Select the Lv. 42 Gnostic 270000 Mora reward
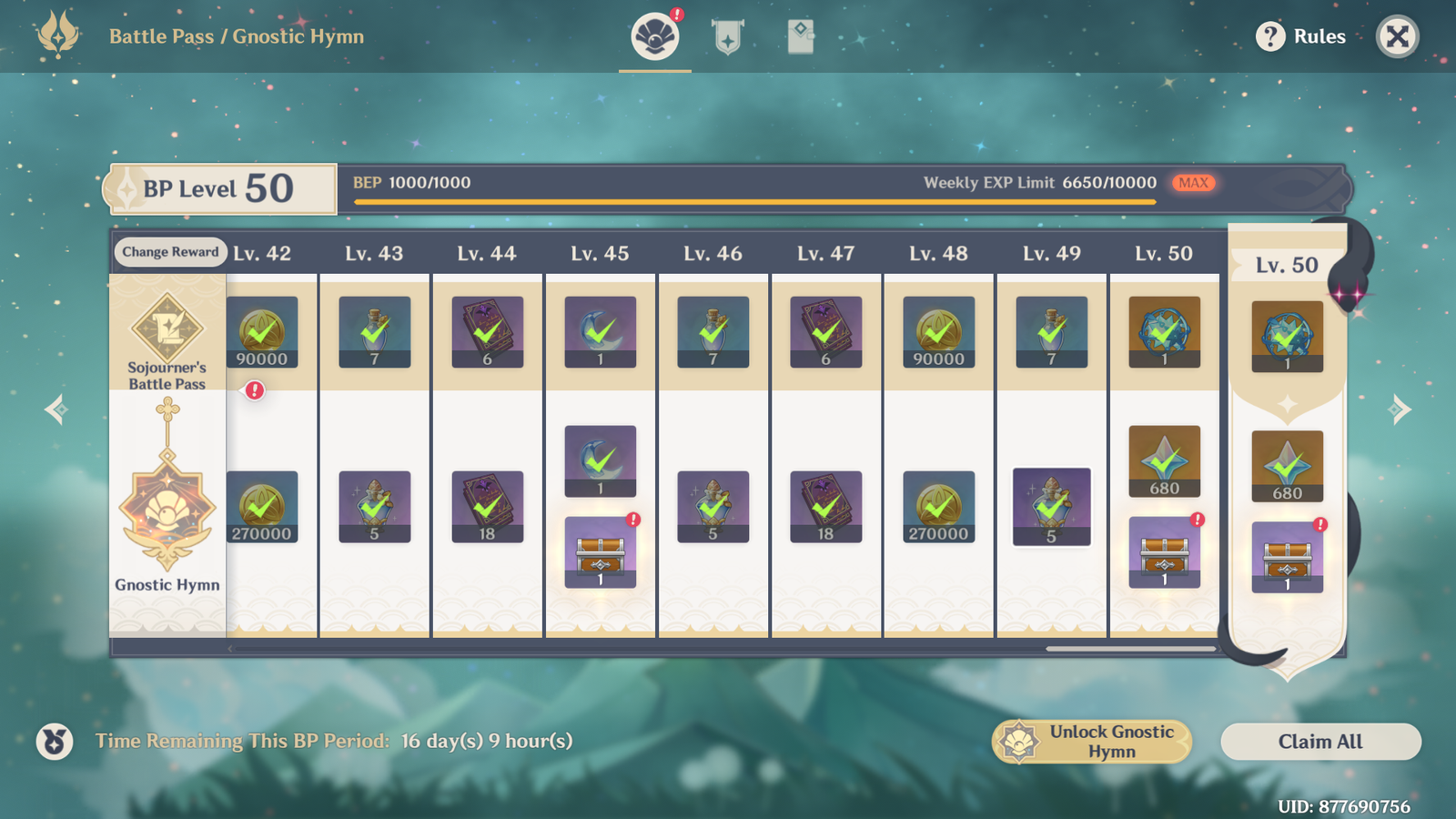 click(262, 507)
